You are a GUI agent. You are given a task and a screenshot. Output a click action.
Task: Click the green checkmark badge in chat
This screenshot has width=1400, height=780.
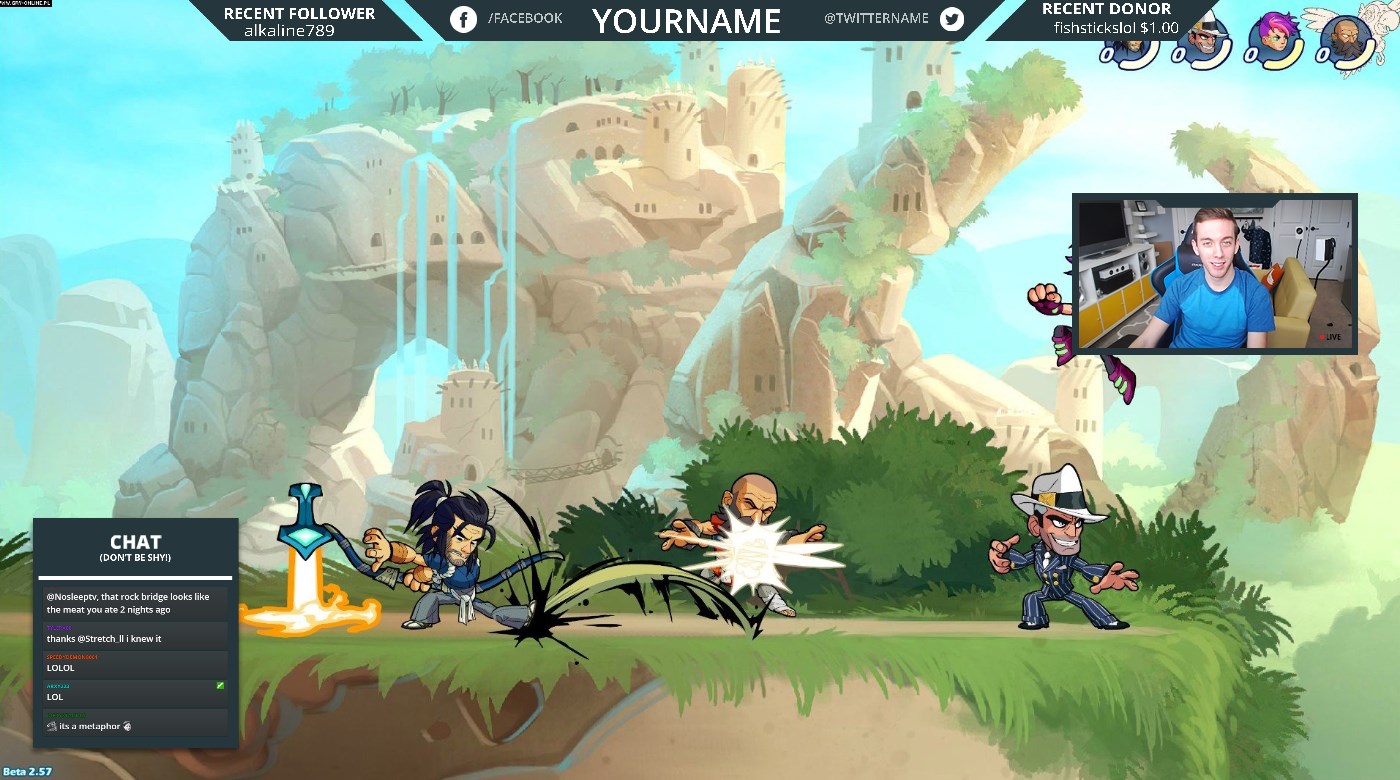coord(220,686)
